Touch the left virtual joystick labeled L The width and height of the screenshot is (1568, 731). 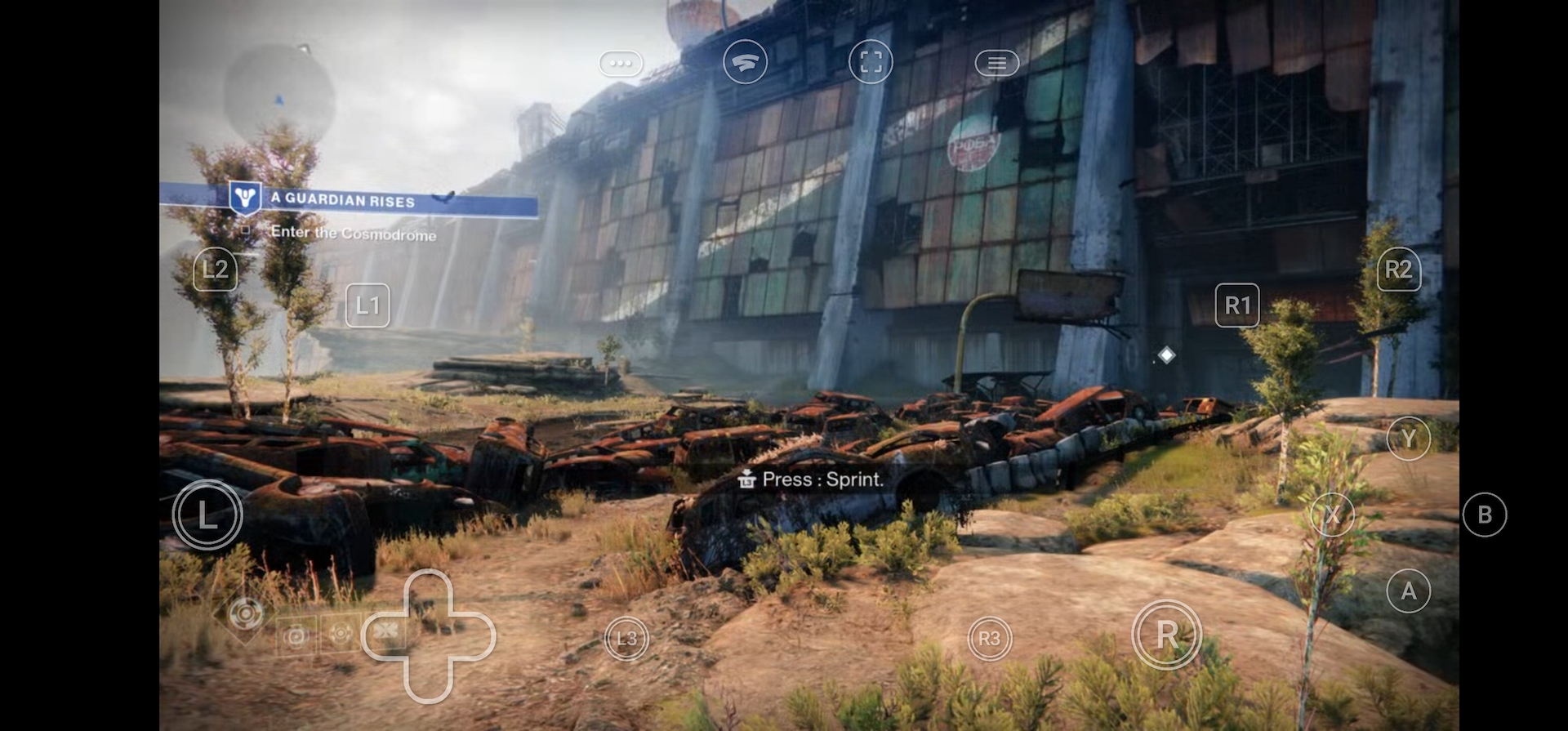pyautogui.click(x=207, y=515)
